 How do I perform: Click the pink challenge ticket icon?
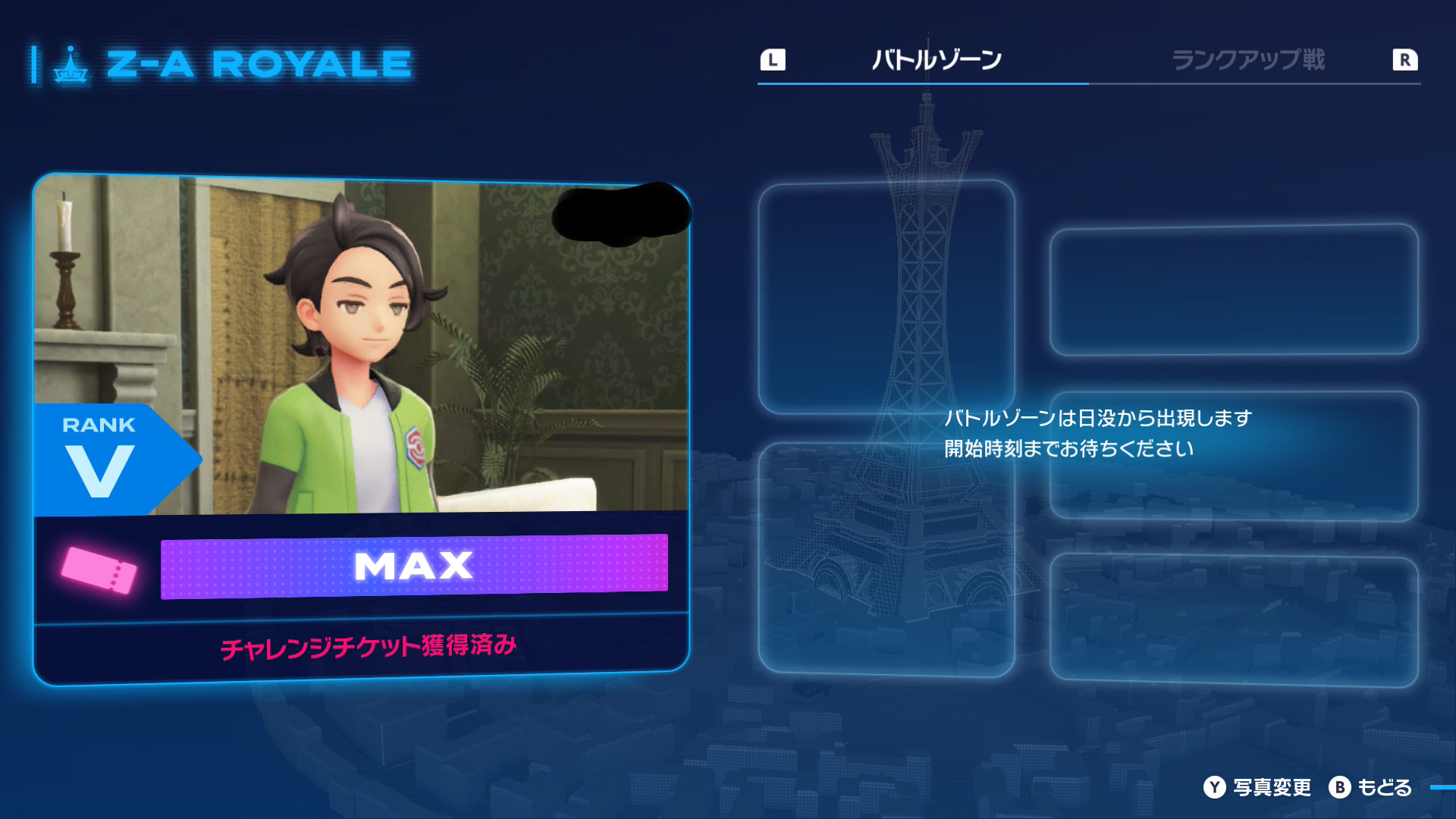pos(99,570)
